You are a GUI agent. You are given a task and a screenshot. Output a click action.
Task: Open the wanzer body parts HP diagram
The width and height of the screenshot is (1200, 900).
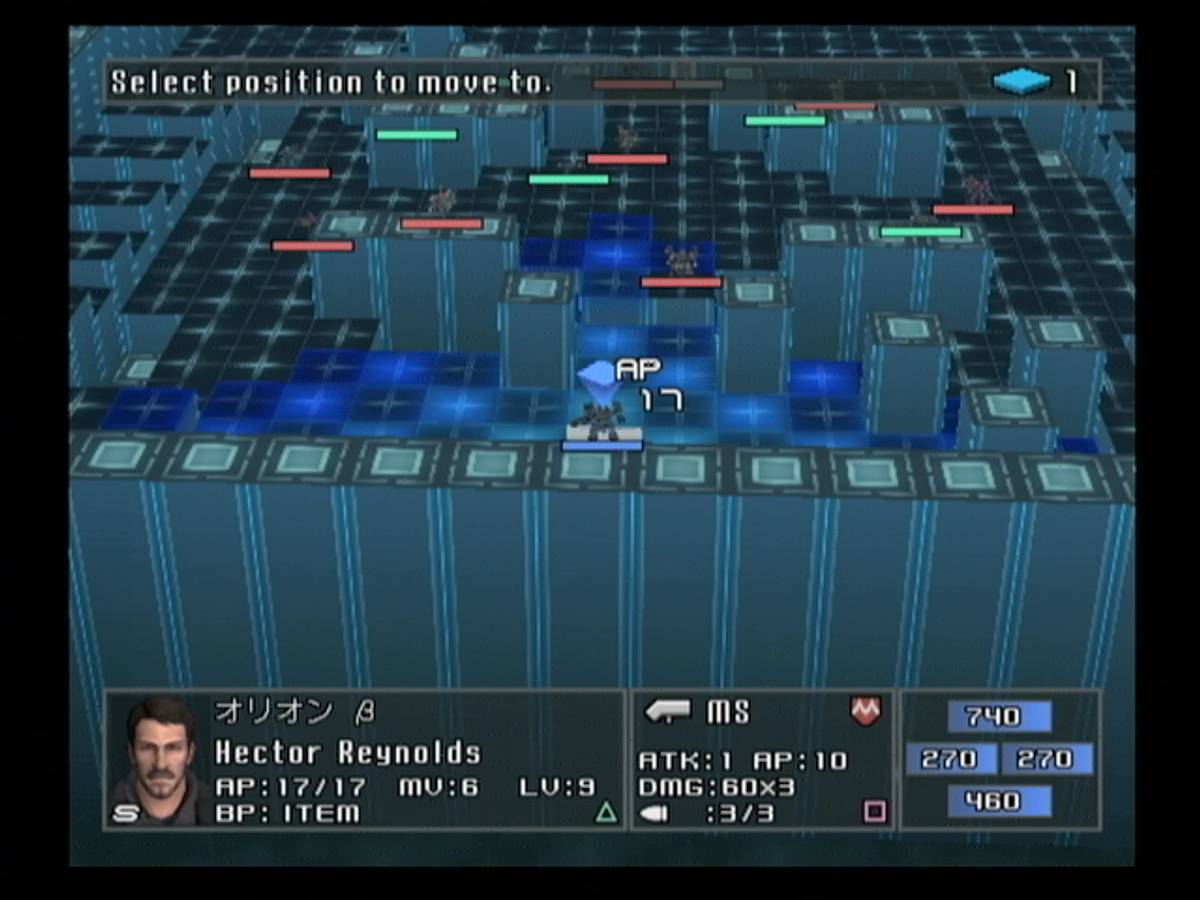(999, 759)
